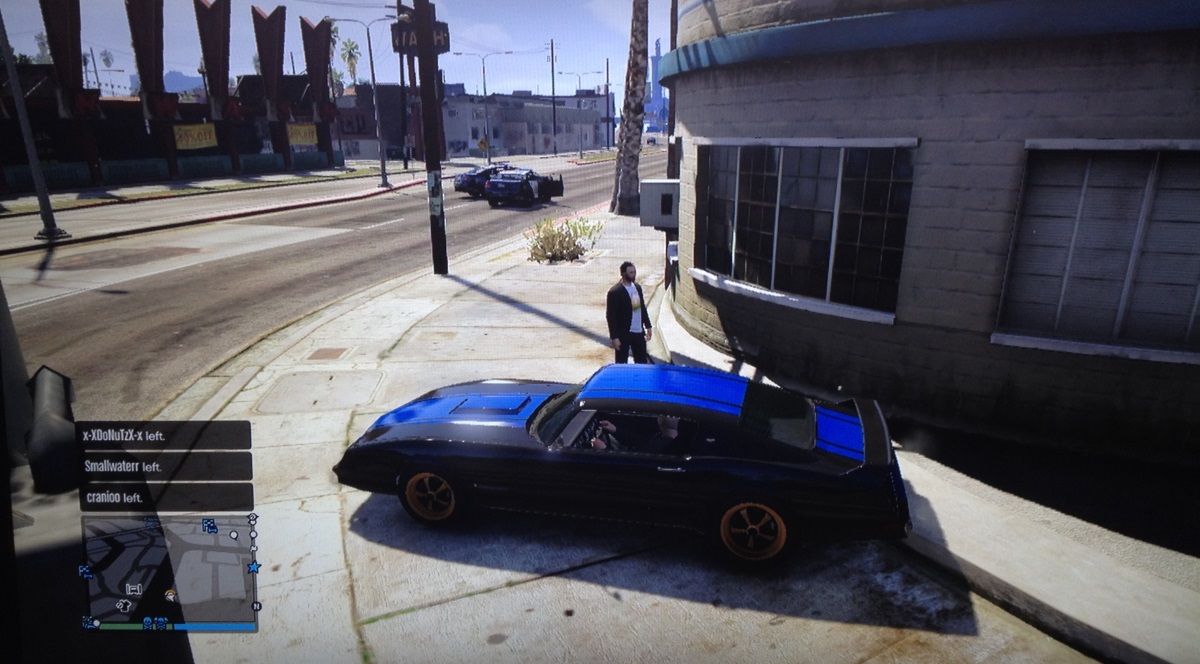Click the minimap in the corner
This screenshot has width=1200, height=664.
(x=168, y=570)
